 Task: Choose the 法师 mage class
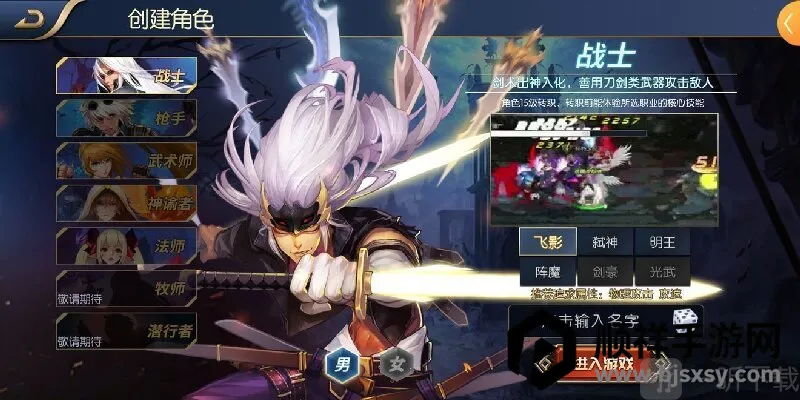pyautogui.click(x=126, y=247)
